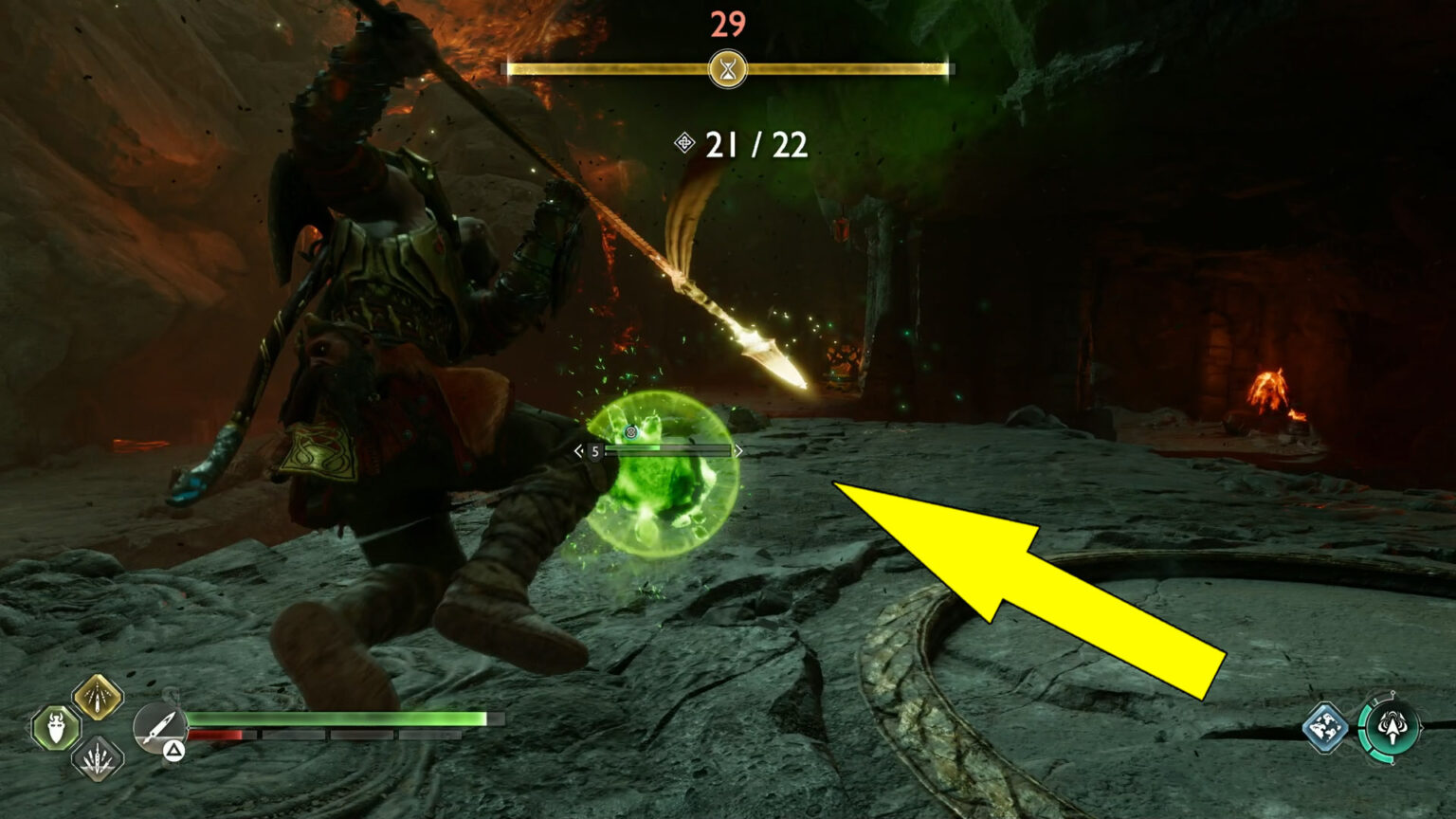The height and width of the screenshot is (819, 1456).
Task: Select the hourglass timer icon at top center
Action: [x=728, y=67]
